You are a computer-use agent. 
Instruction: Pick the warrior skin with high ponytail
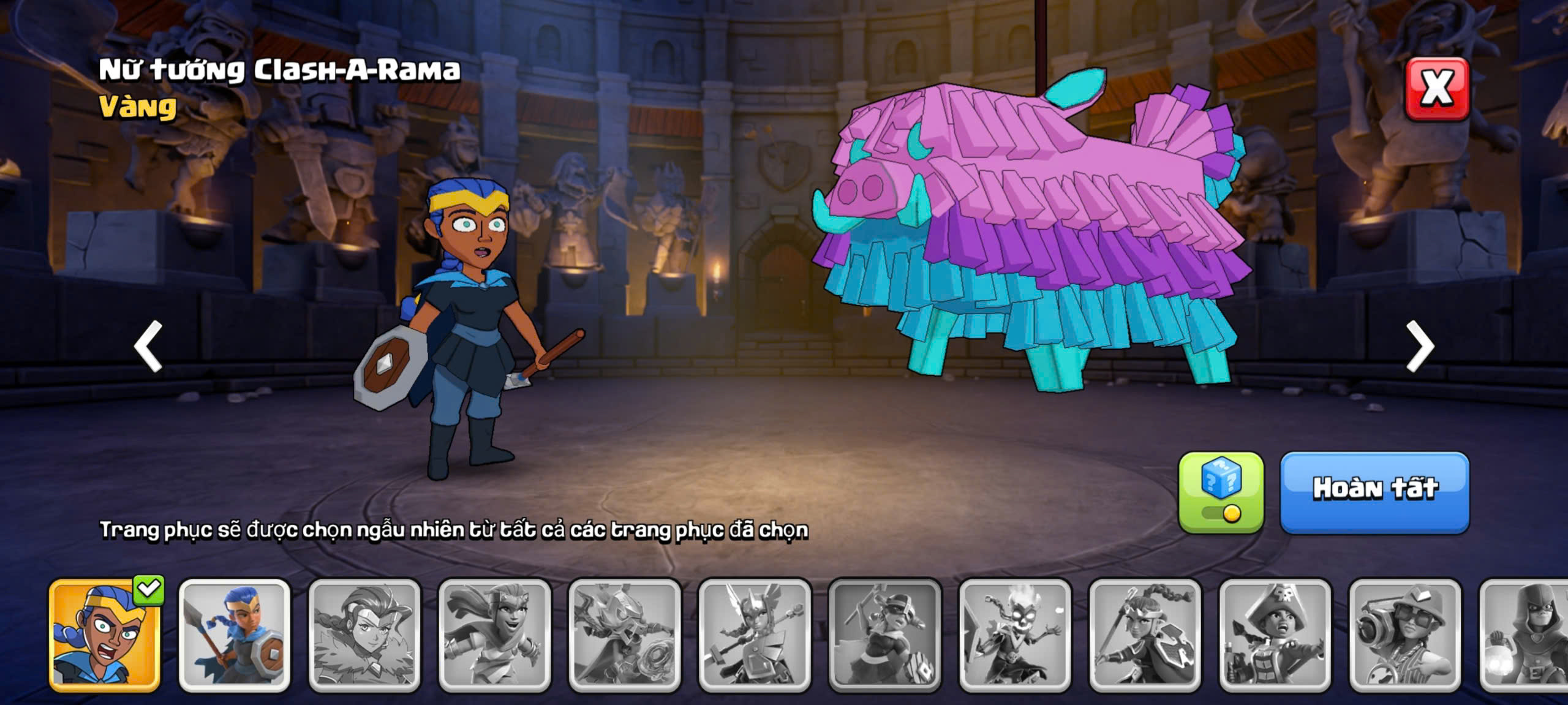pyautogui.click(x=1145, y=635)
